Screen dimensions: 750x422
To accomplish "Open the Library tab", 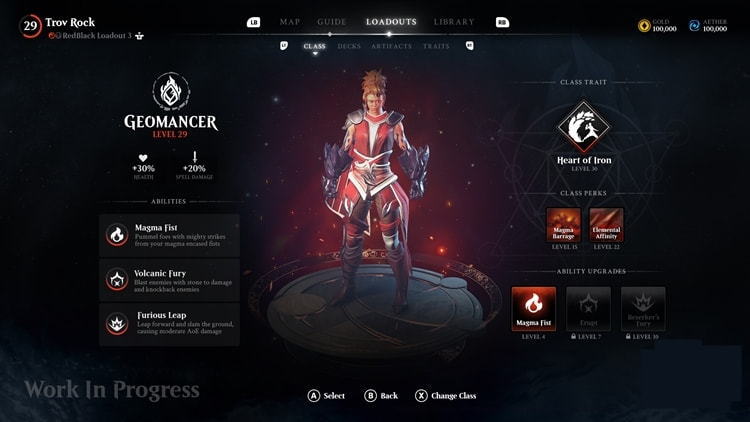I will (454, 22).
